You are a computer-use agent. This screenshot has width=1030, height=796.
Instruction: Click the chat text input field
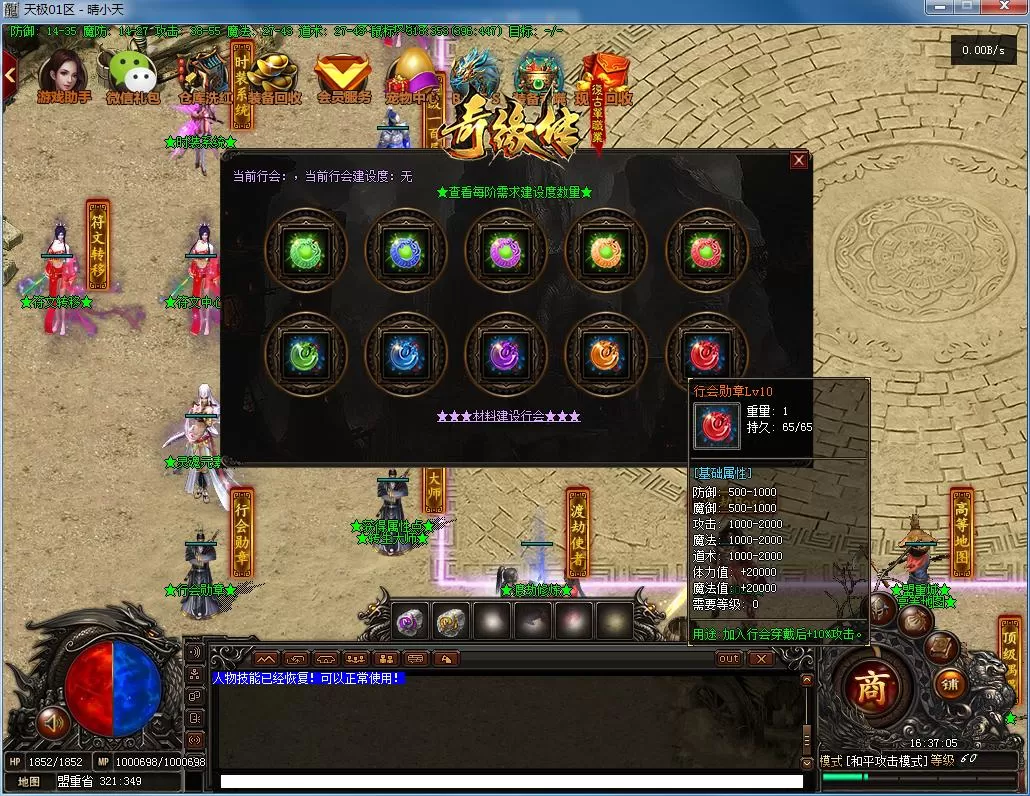(x=510, y=781)
